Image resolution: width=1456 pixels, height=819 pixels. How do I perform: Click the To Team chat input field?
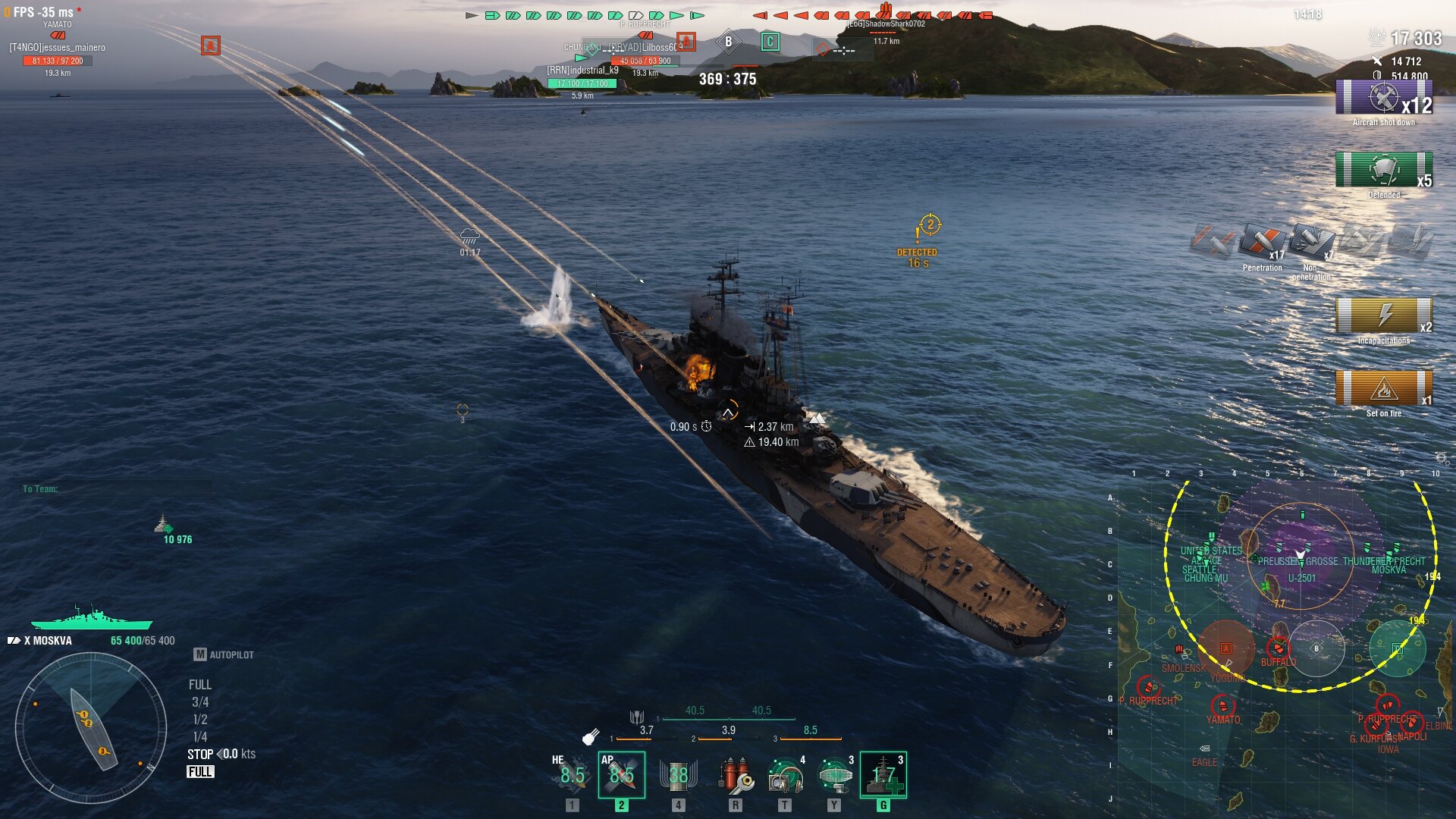click(x=115, y=489)
